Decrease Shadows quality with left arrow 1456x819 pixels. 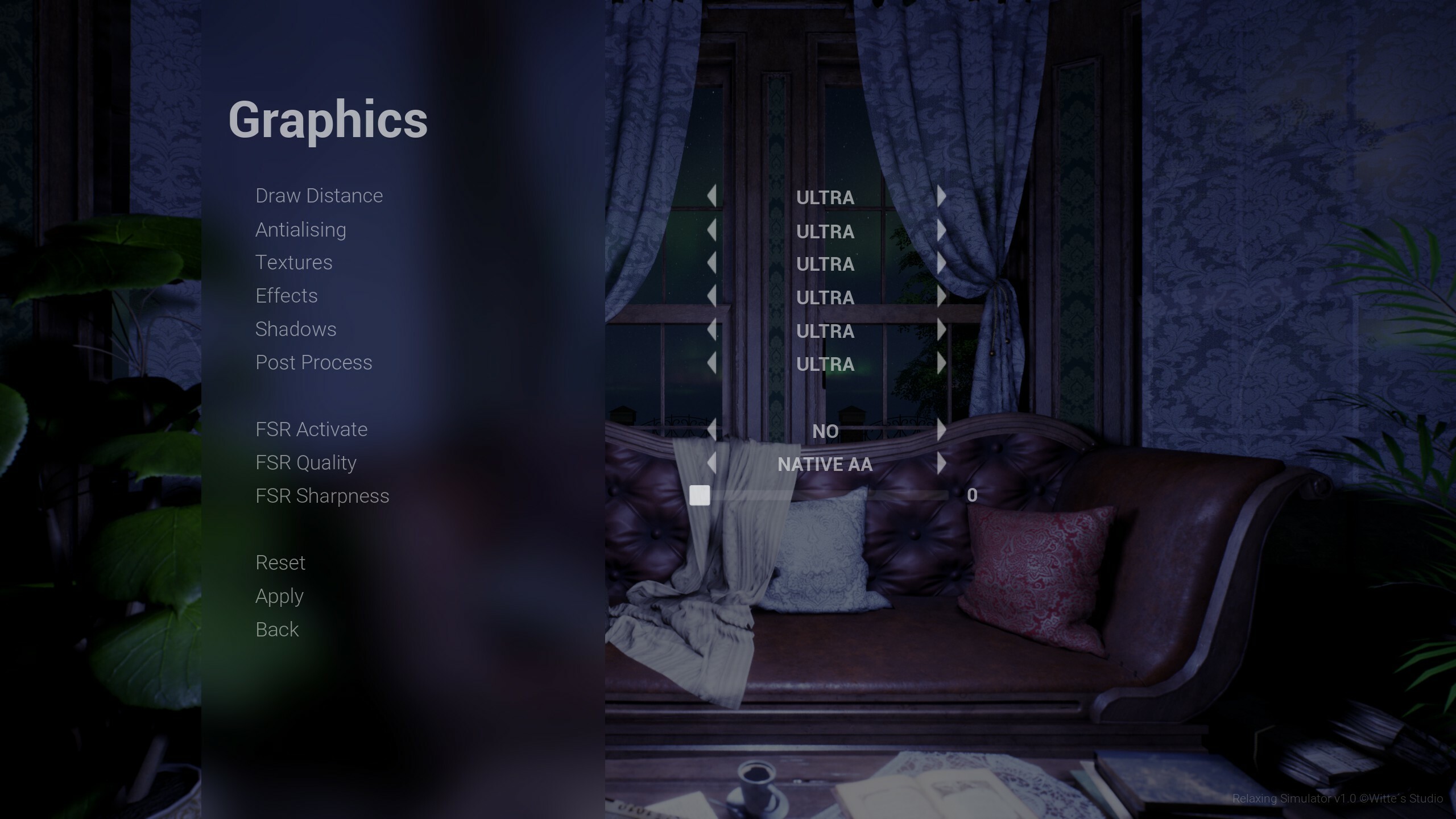point(712,330)
